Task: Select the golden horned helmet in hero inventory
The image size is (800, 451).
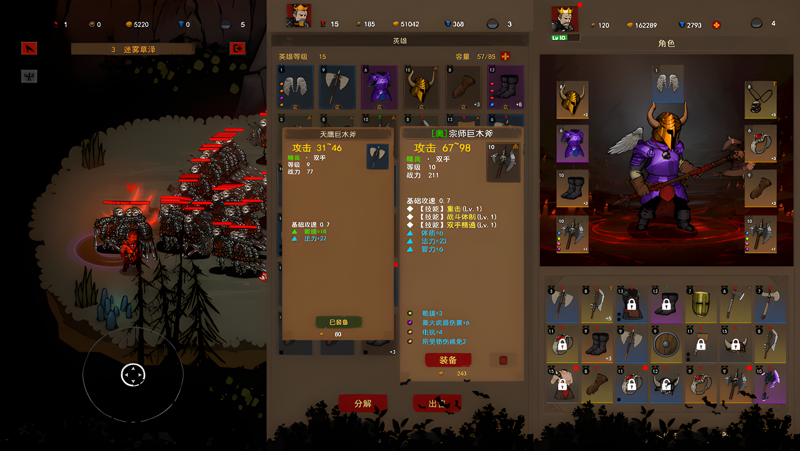Action: [x=421, y=87]
